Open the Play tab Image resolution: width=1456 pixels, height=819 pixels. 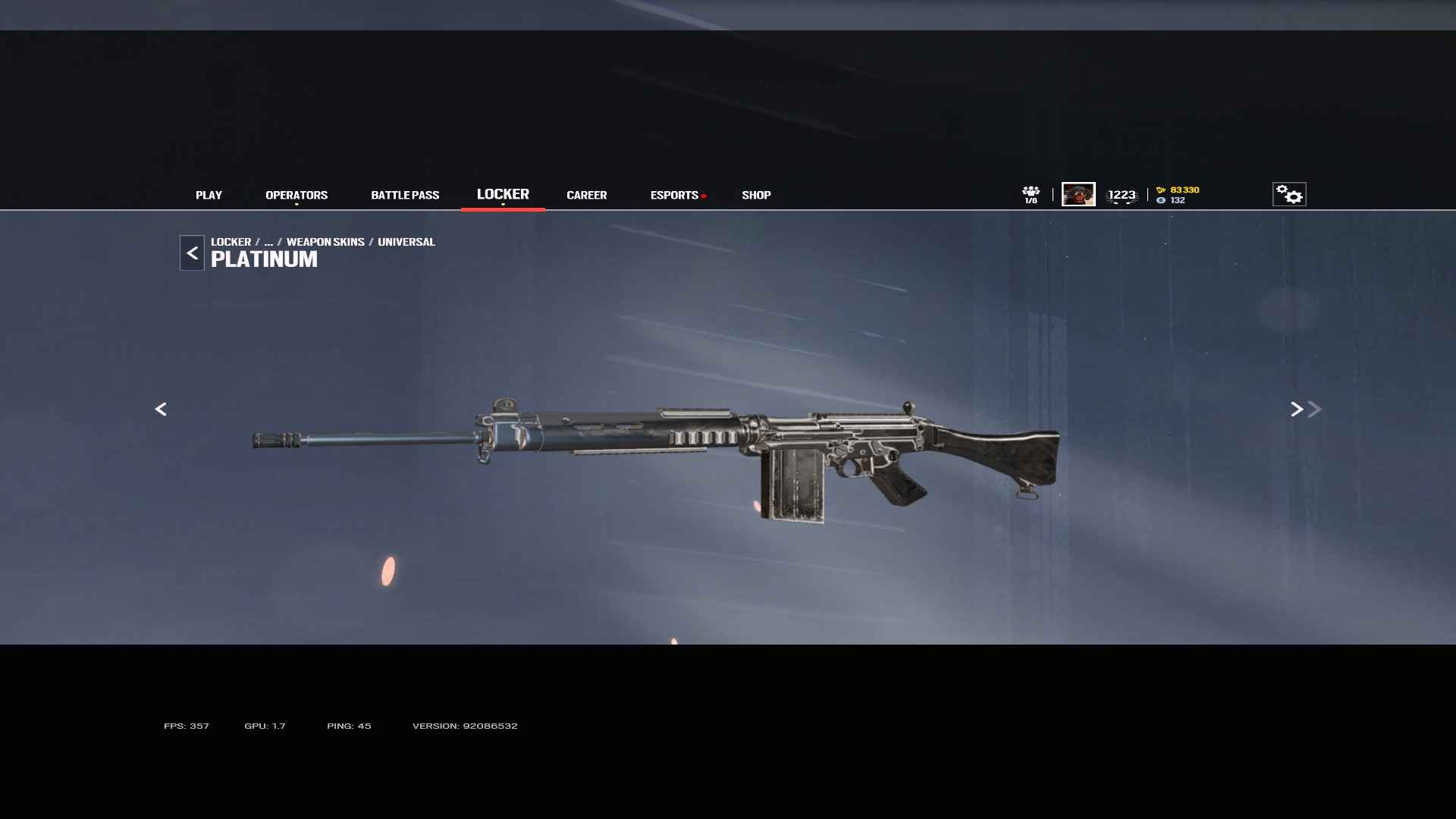click(x=209, y=195)
